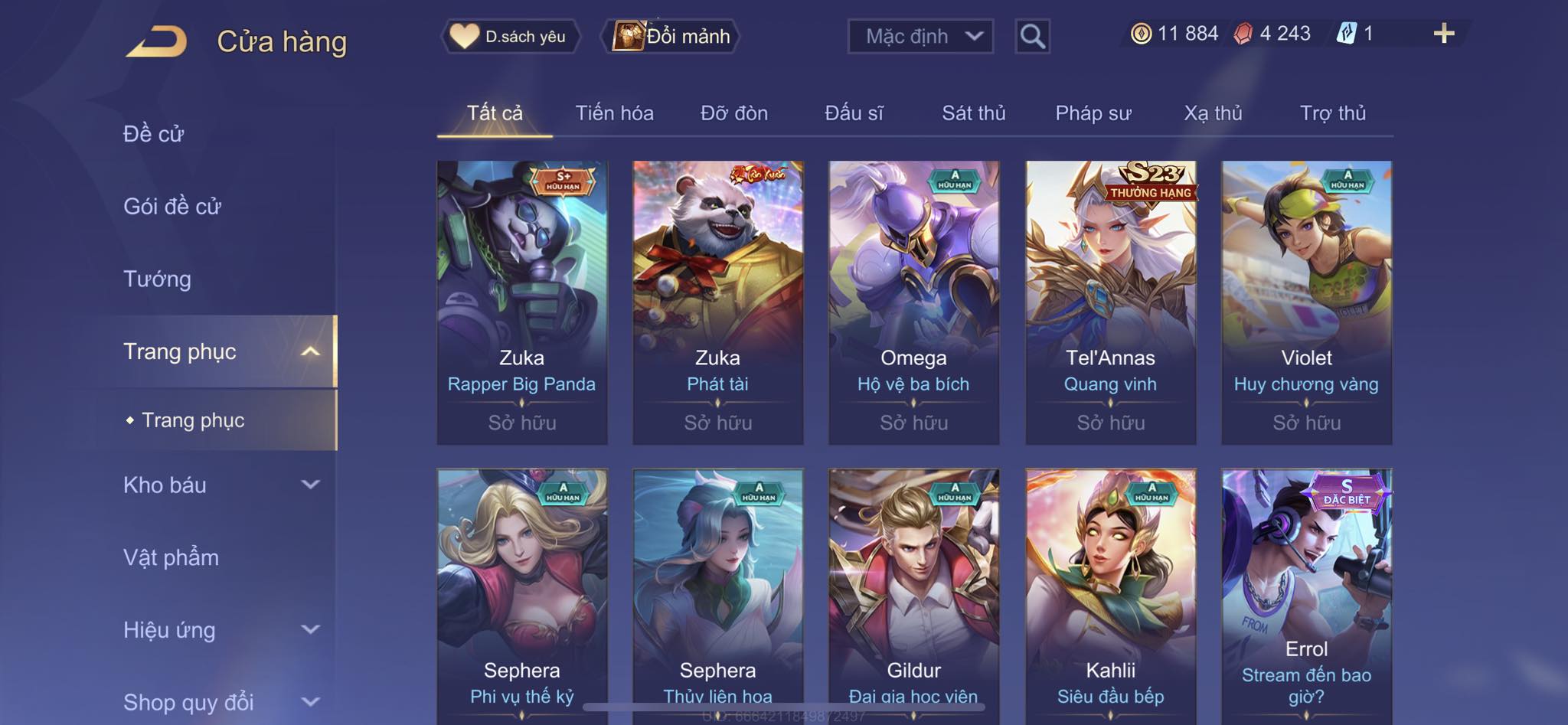
Task: Choose the Tel'Annas Quang vinh skin
Action: click(x=1110, y=302)
